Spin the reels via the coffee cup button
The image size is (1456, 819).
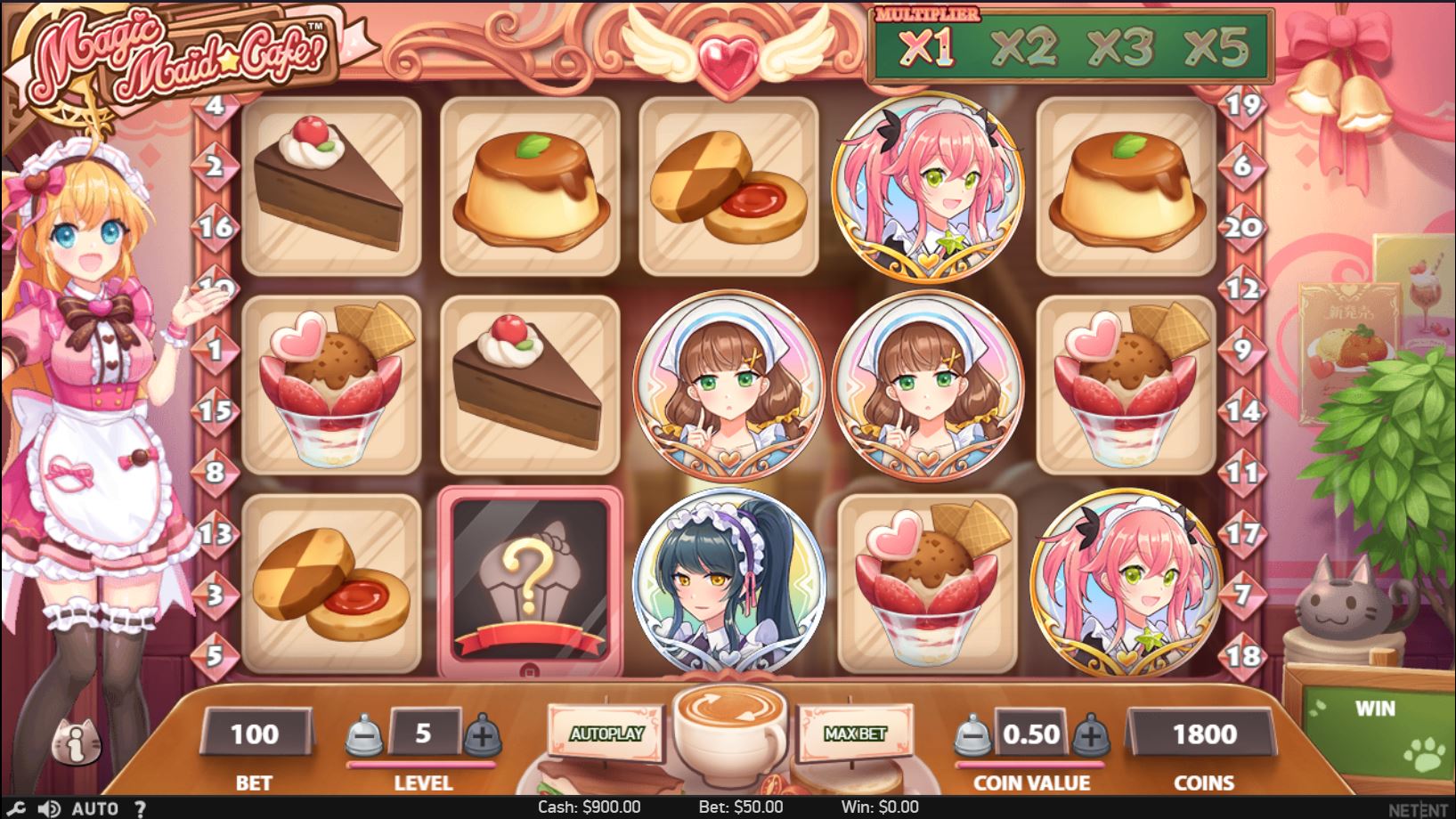coord(732,730)
